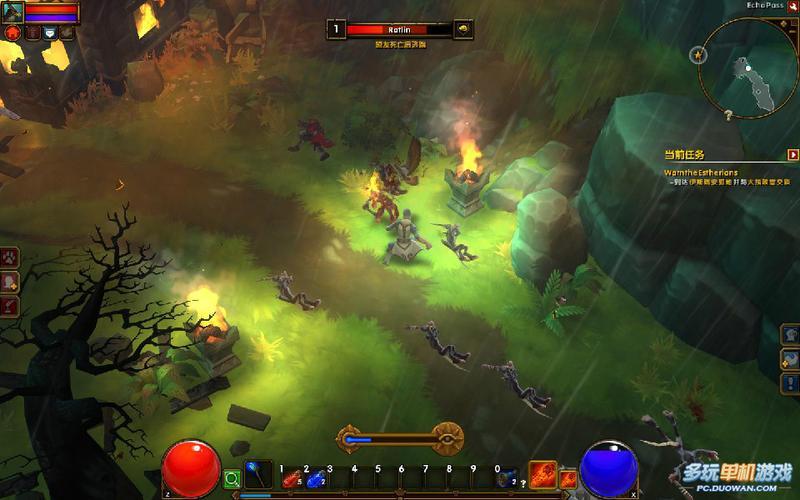
Task: Collapse the current quest tracker arrow
Action: (793, 155)
